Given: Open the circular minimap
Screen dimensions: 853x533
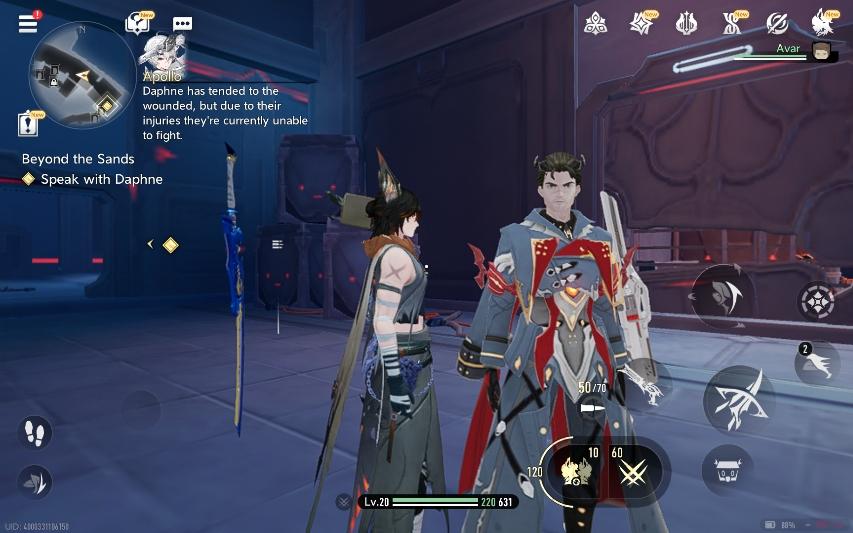Looking at the screenshot, I should click(81, 76).
